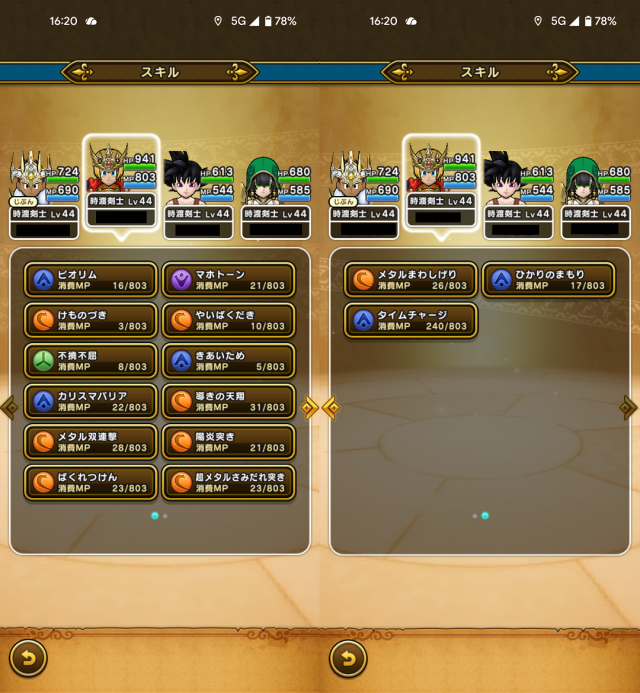Activate the きあいため skill
The image size is (640, 693).
click(x=228, y=361)
